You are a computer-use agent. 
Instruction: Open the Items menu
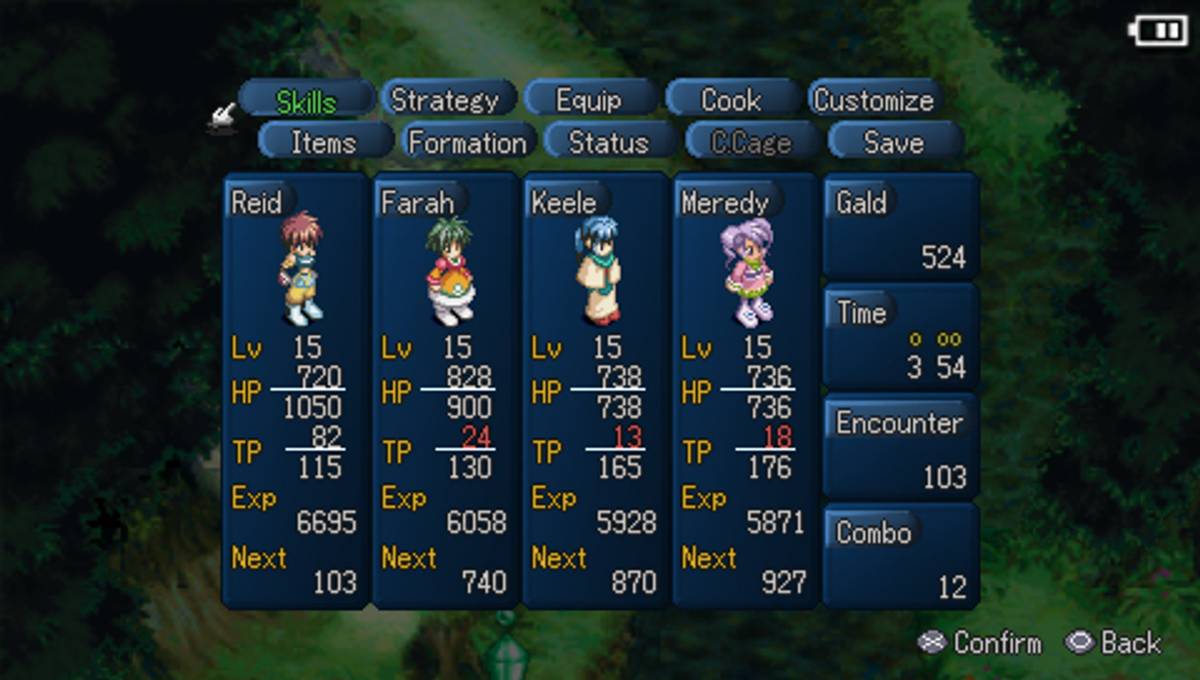coord(324,142)
